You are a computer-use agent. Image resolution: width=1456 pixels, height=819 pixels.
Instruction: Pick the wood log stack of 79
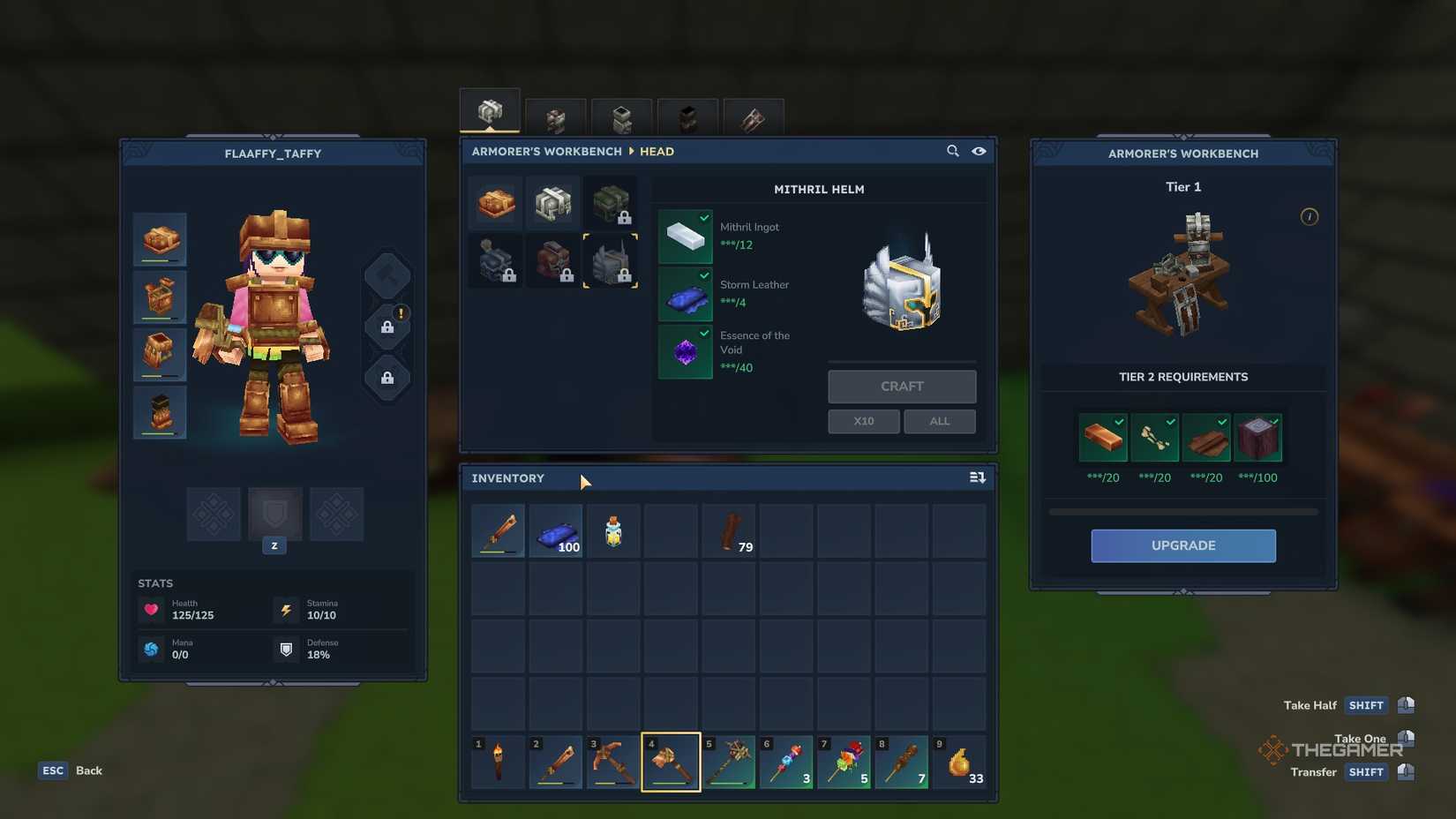[x=728, y=531]
